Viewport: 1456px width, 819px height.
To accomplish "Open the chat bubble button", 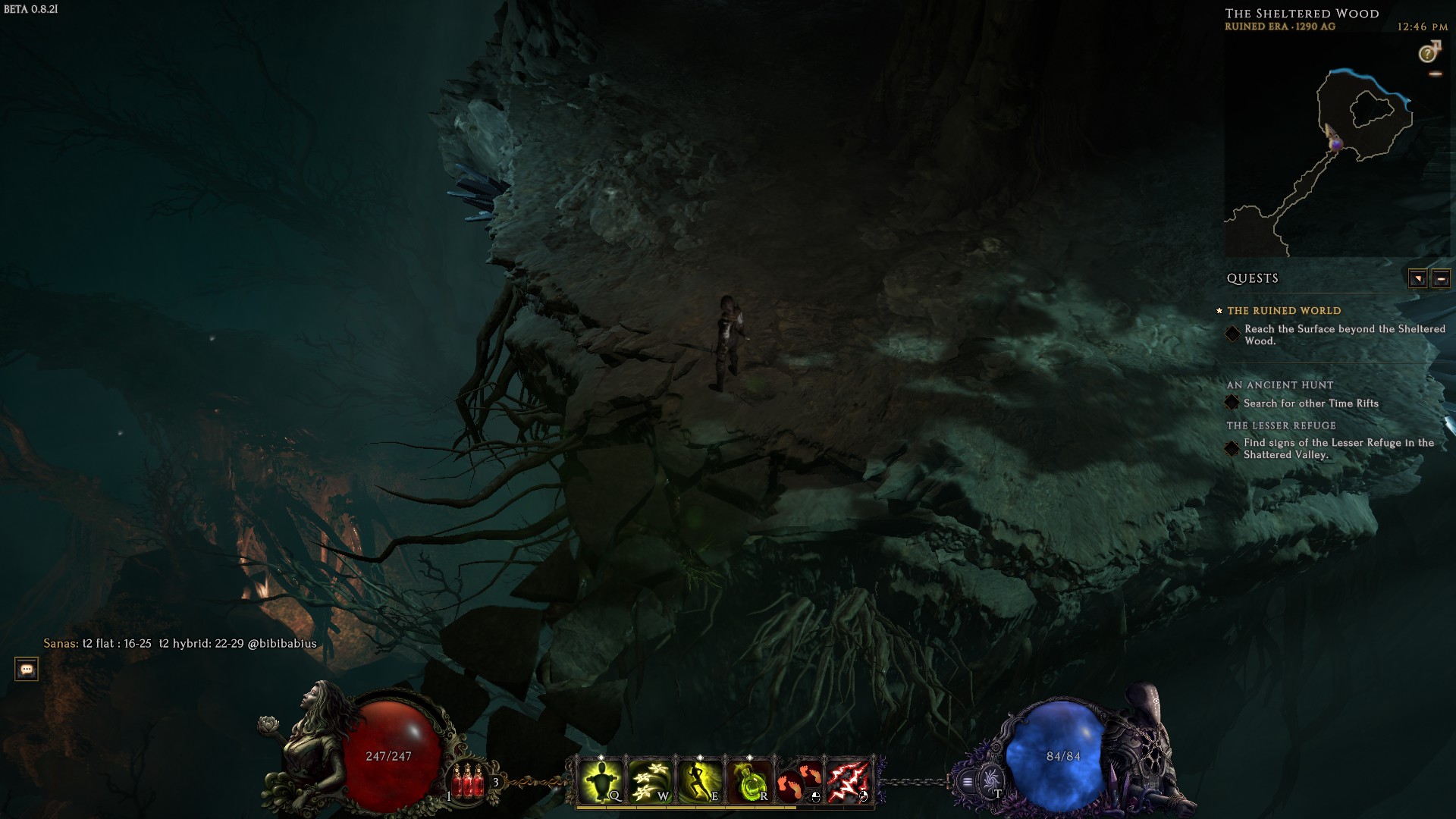I will tap(27, 669).
